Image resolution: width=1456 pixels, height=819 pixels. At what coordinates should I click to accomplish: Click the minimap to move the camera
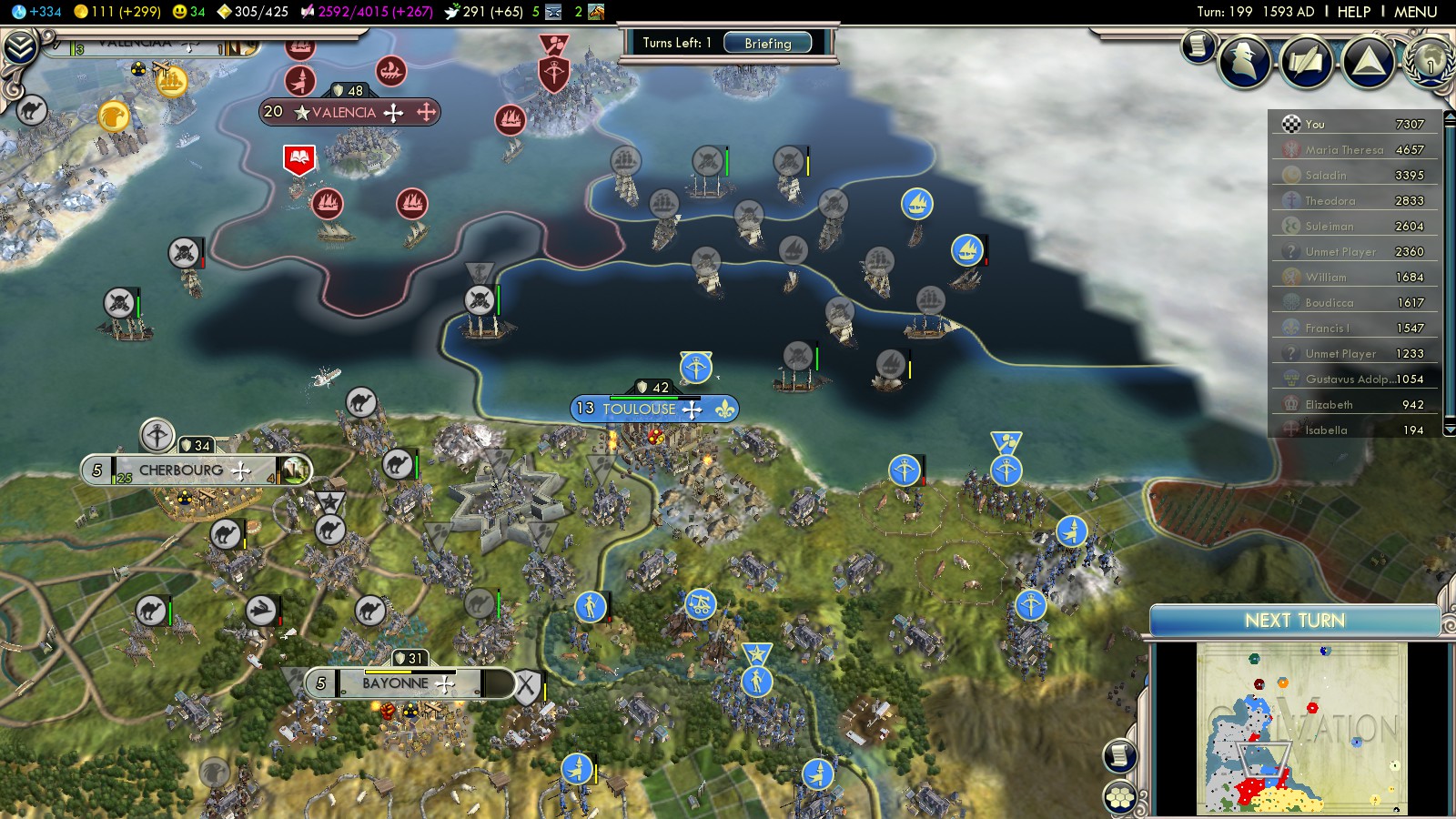1301,728
